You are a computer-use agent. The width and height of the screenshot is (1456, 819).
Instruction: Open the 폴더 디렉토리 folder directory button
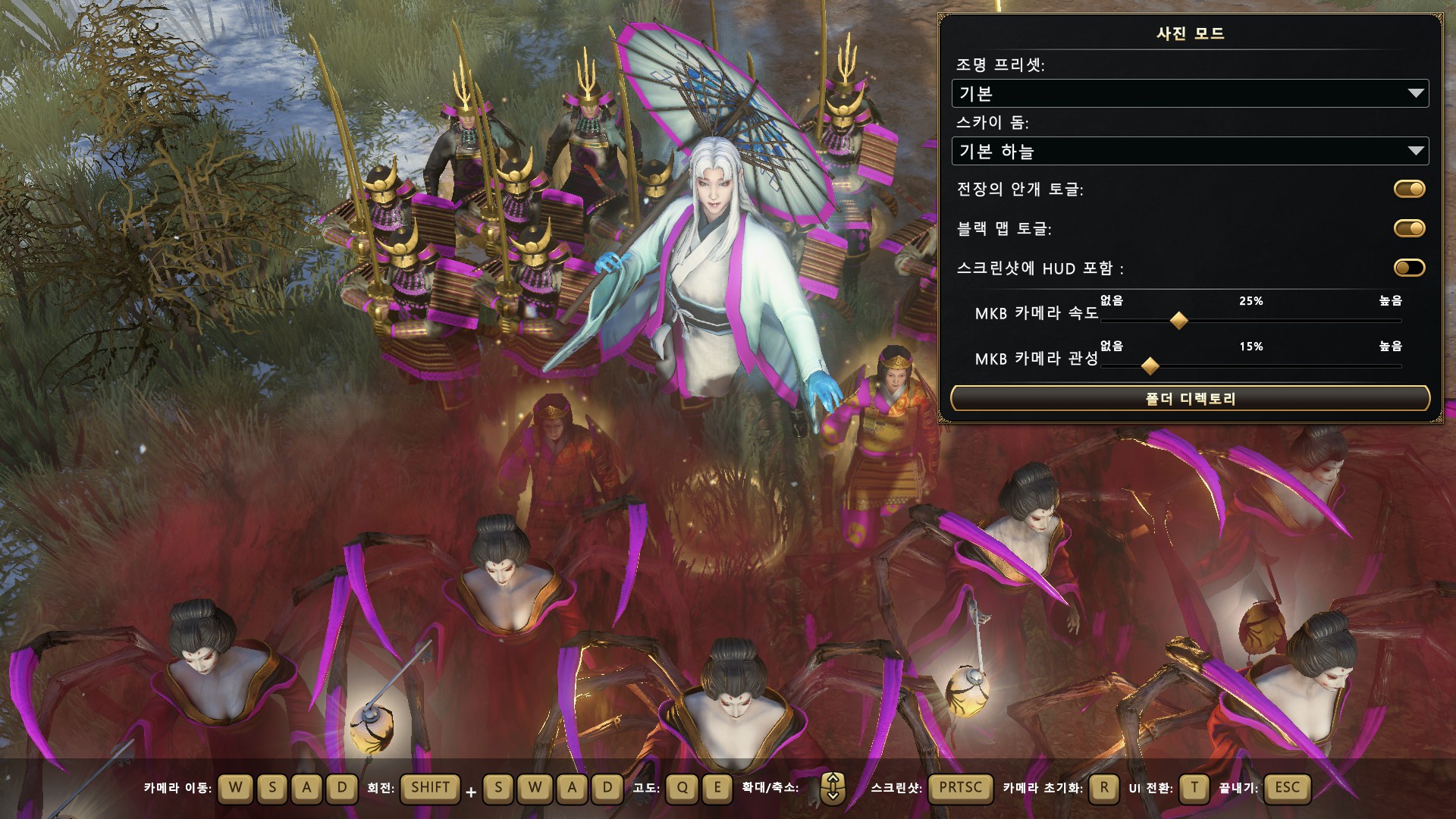pyautogui.click(x=1189, y=398)
